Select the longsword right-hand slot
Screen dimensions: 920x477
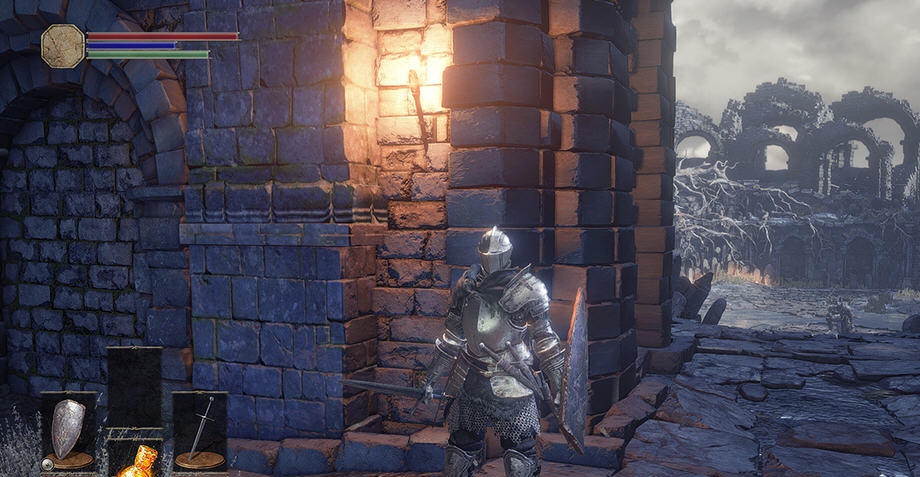[x=199, y=430]
